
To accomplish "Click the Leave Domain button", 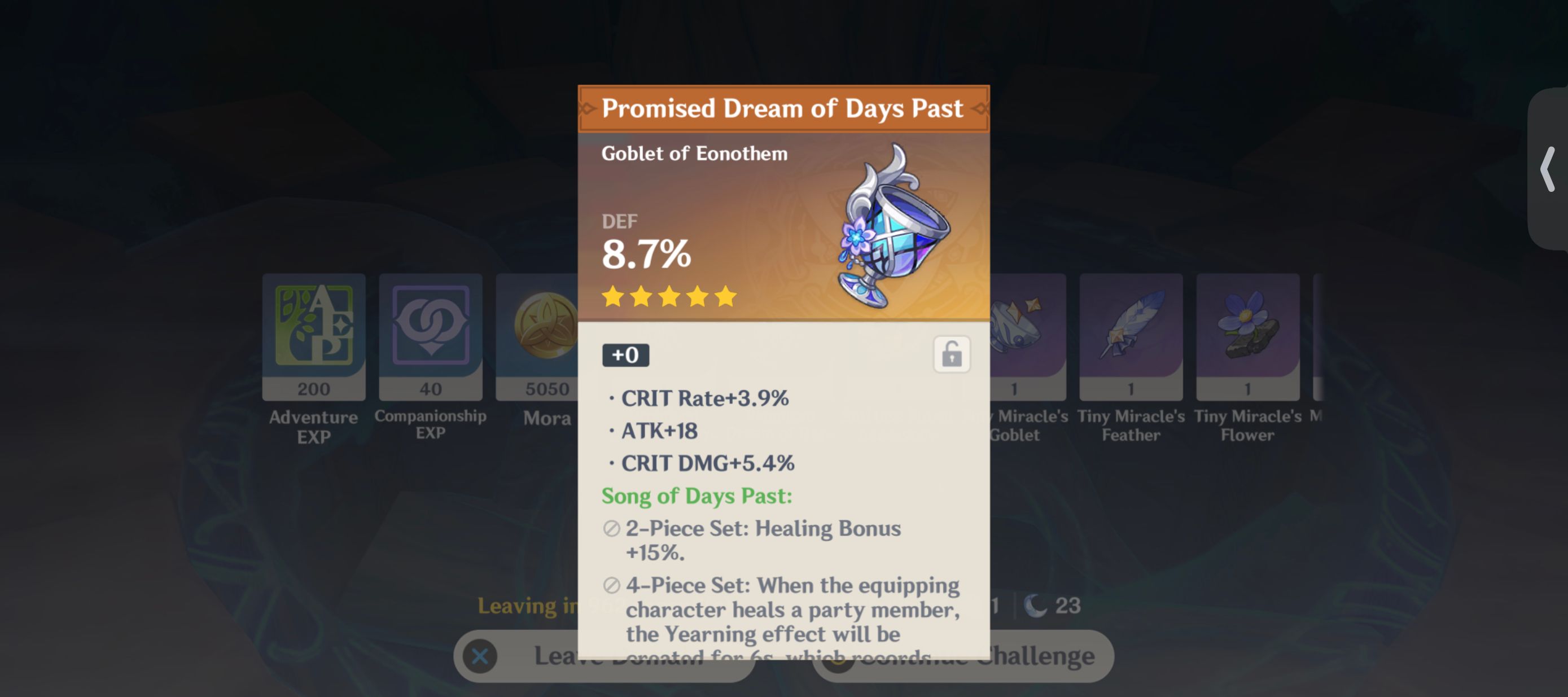I will click(x=603, y=656).
